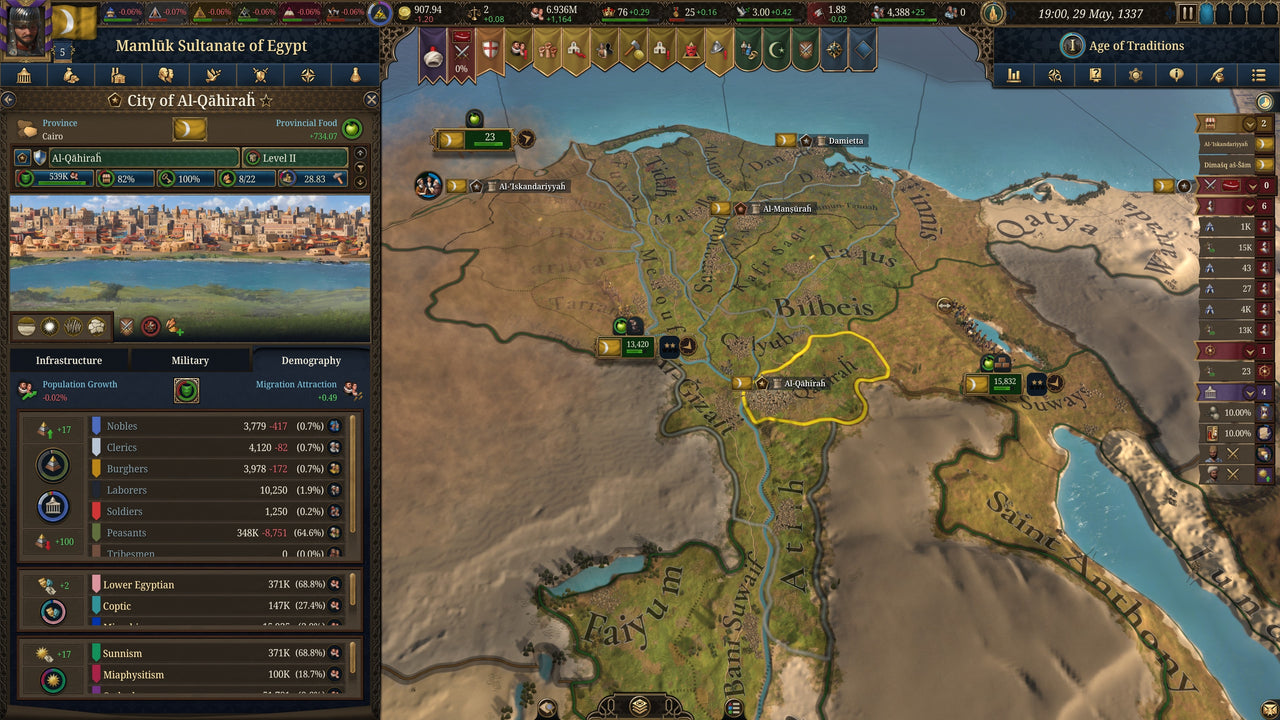
Task: Open the Military tab
Action: 190,360
